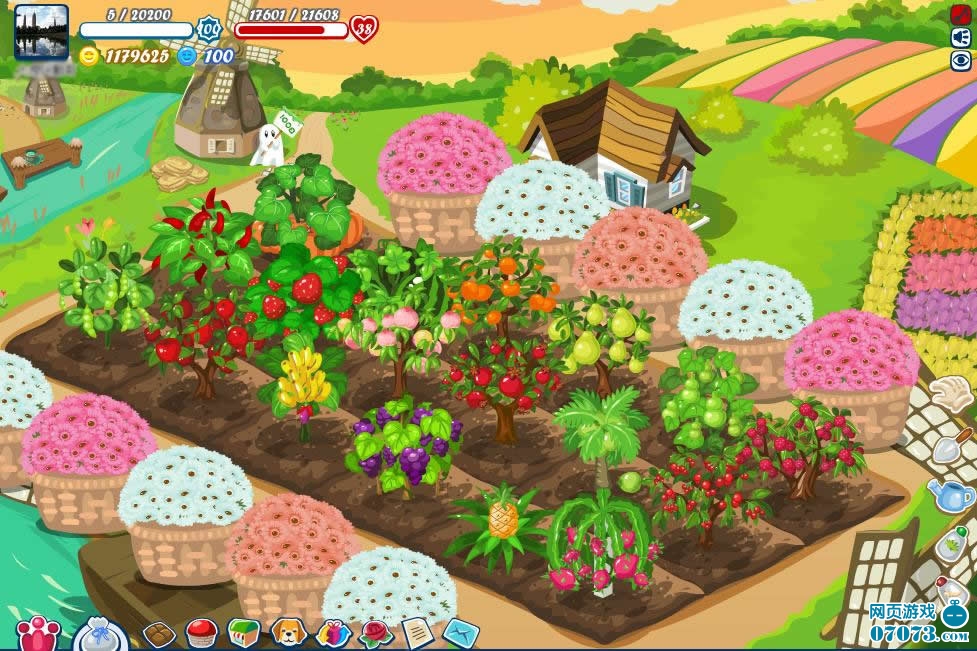977x651 pixels.
Task: Open the colorful gift box icon
Action: click(332, 633)
